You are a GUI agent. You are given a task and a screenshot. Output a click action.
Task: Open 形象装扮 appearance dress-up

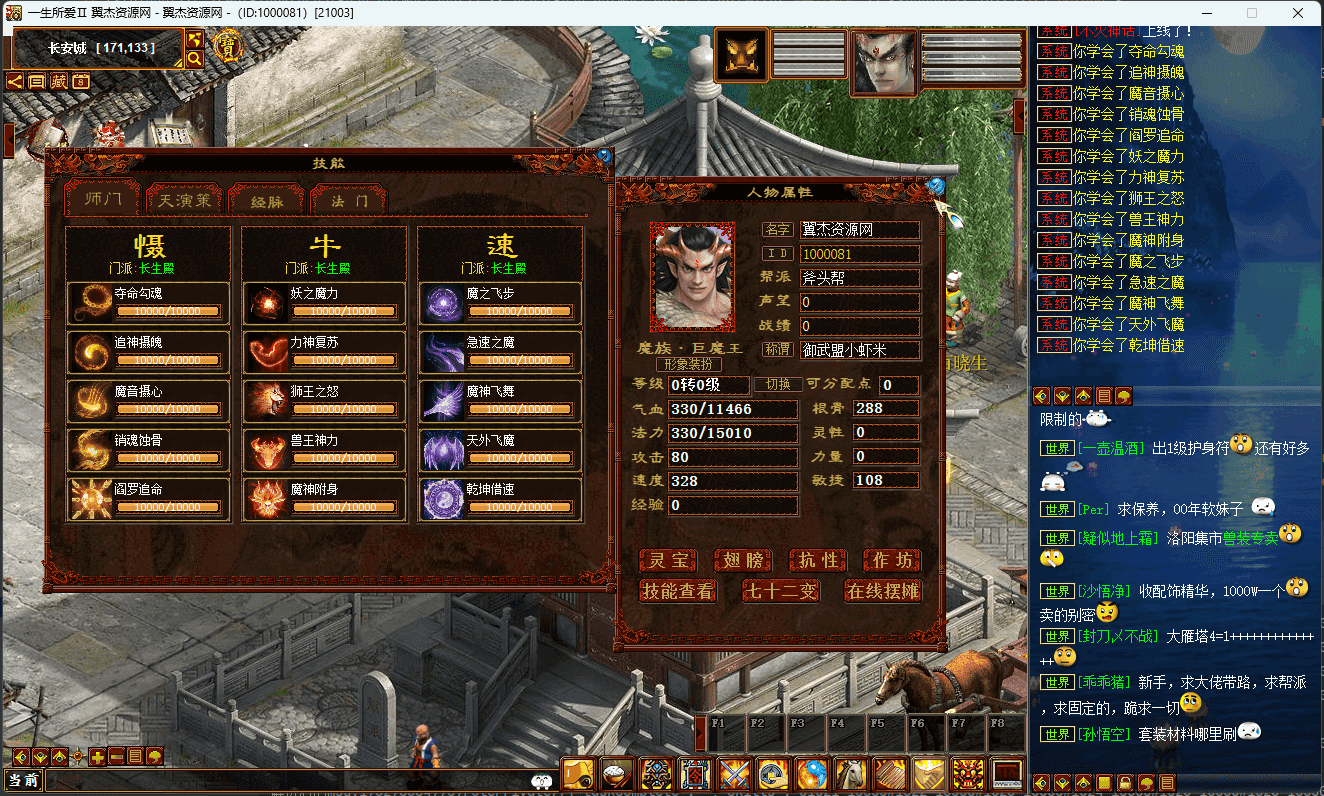tap(688, 364)
